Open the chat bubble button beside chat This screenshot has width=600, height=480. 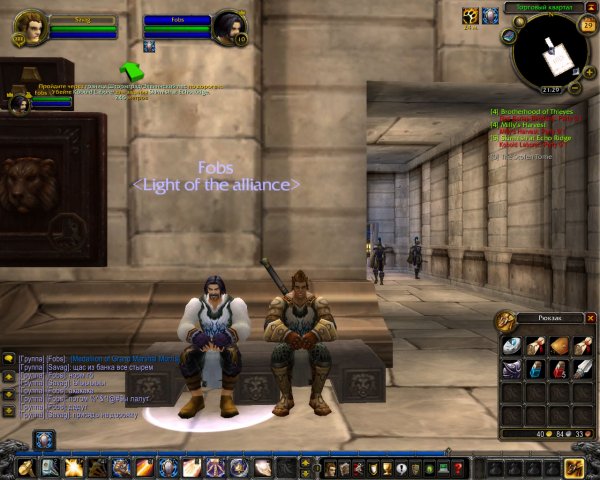(8, 357)
